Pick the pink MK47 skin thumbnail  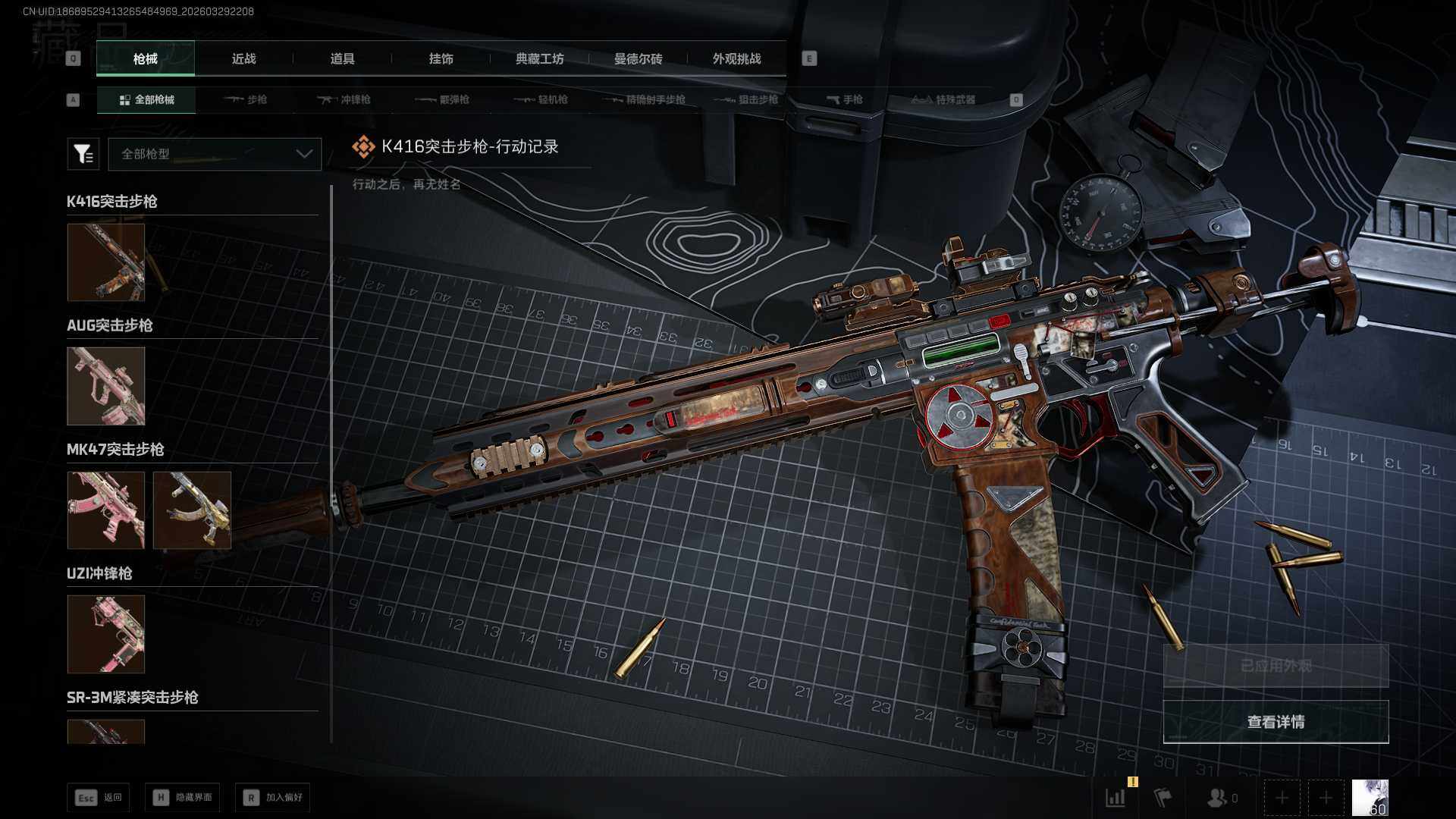[x=106, y=510]
